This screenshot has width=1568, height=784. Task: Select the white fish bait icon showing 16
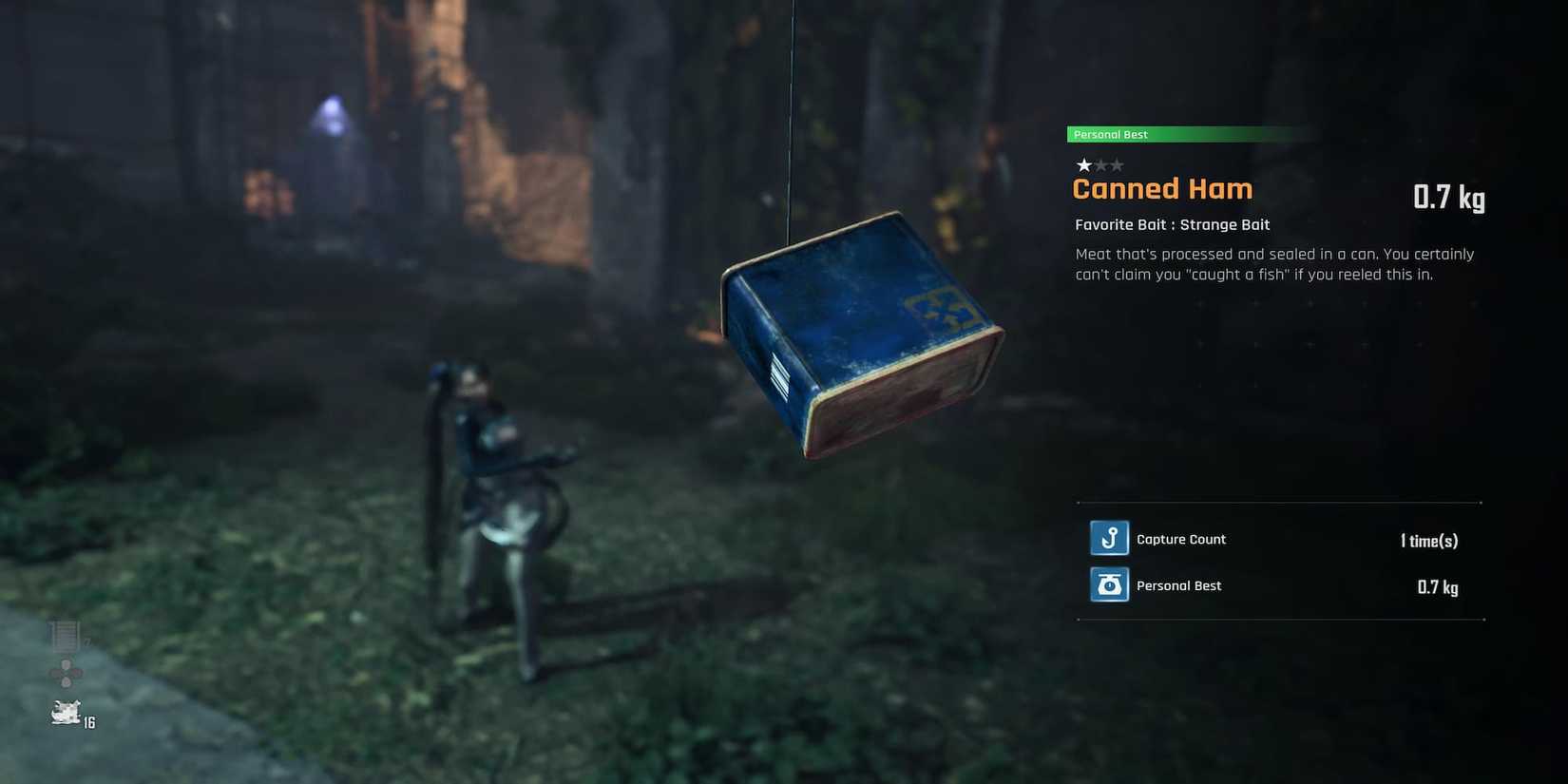pos(64,713)
